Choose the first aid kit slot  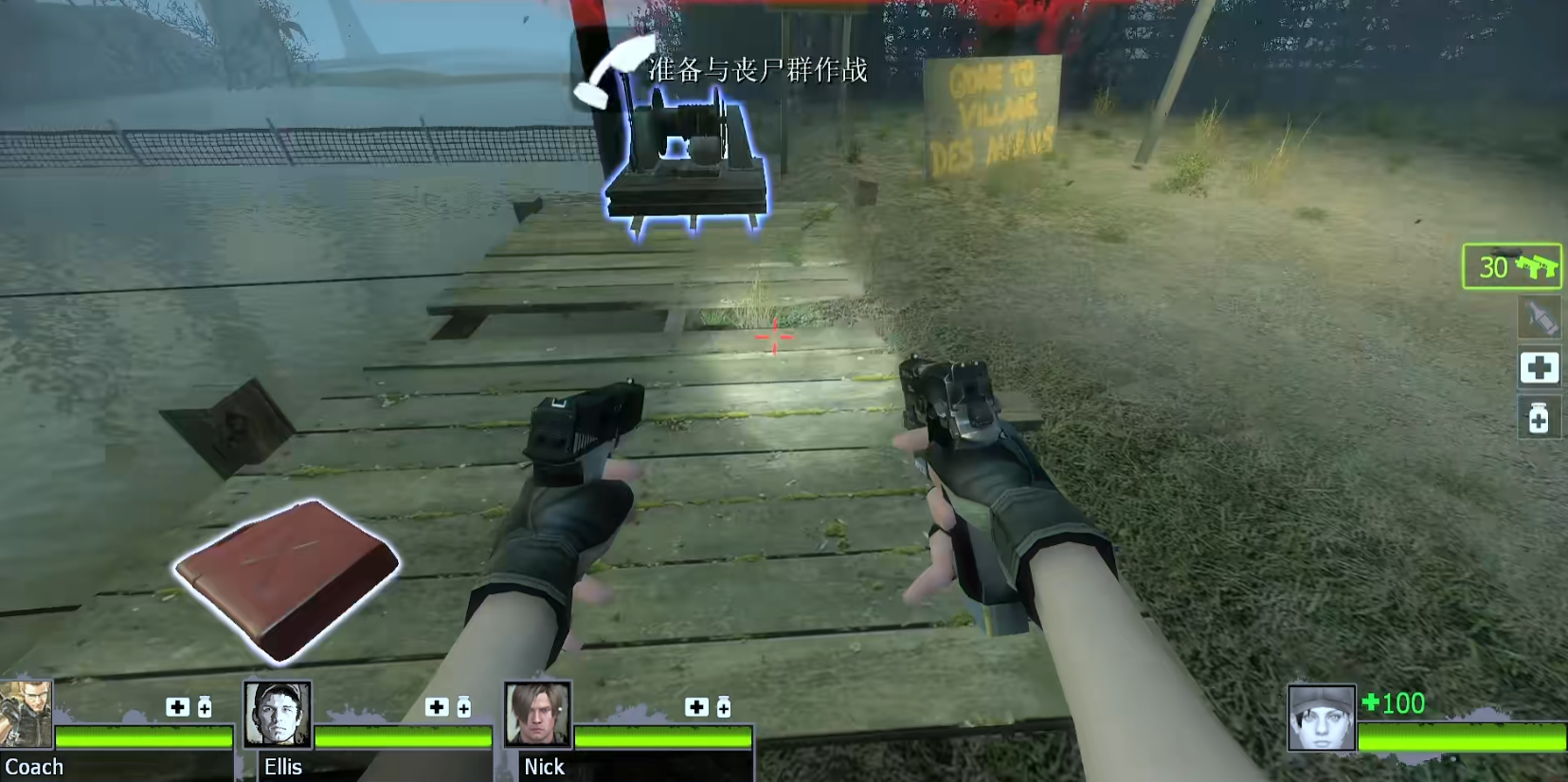pyautogui.click(x=1540, y=368)
